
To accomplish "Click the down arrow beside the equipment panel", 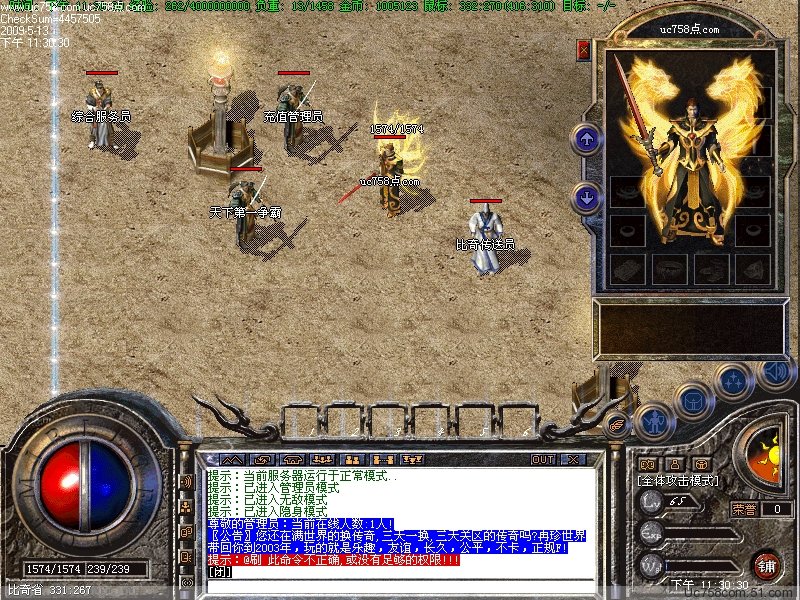I will pyautogui.click(x=587, y=197).
